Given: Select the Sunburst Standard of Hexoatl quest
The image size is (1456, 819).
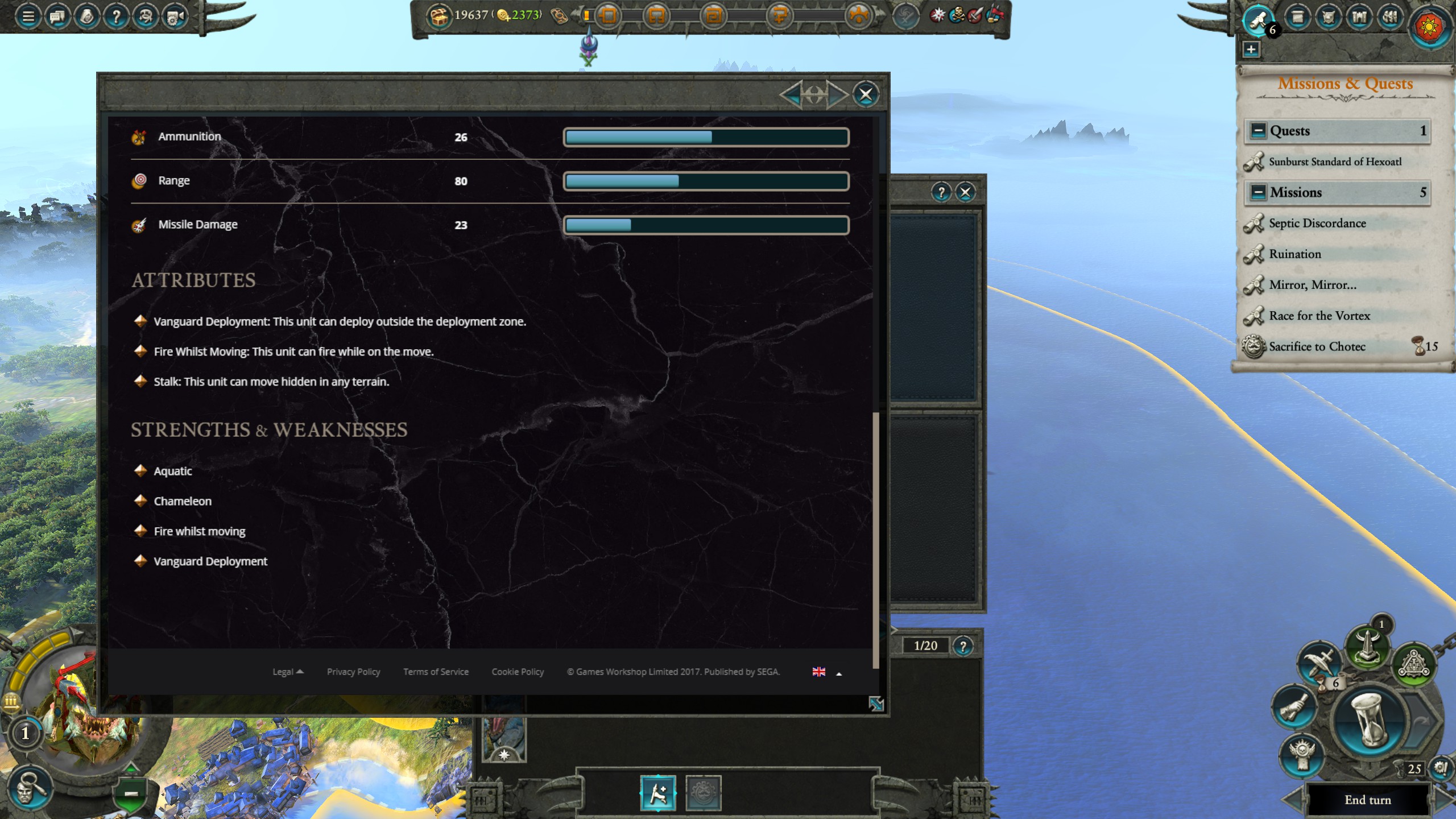Looking at the screenshot, I should click(x=1335, y=162).
